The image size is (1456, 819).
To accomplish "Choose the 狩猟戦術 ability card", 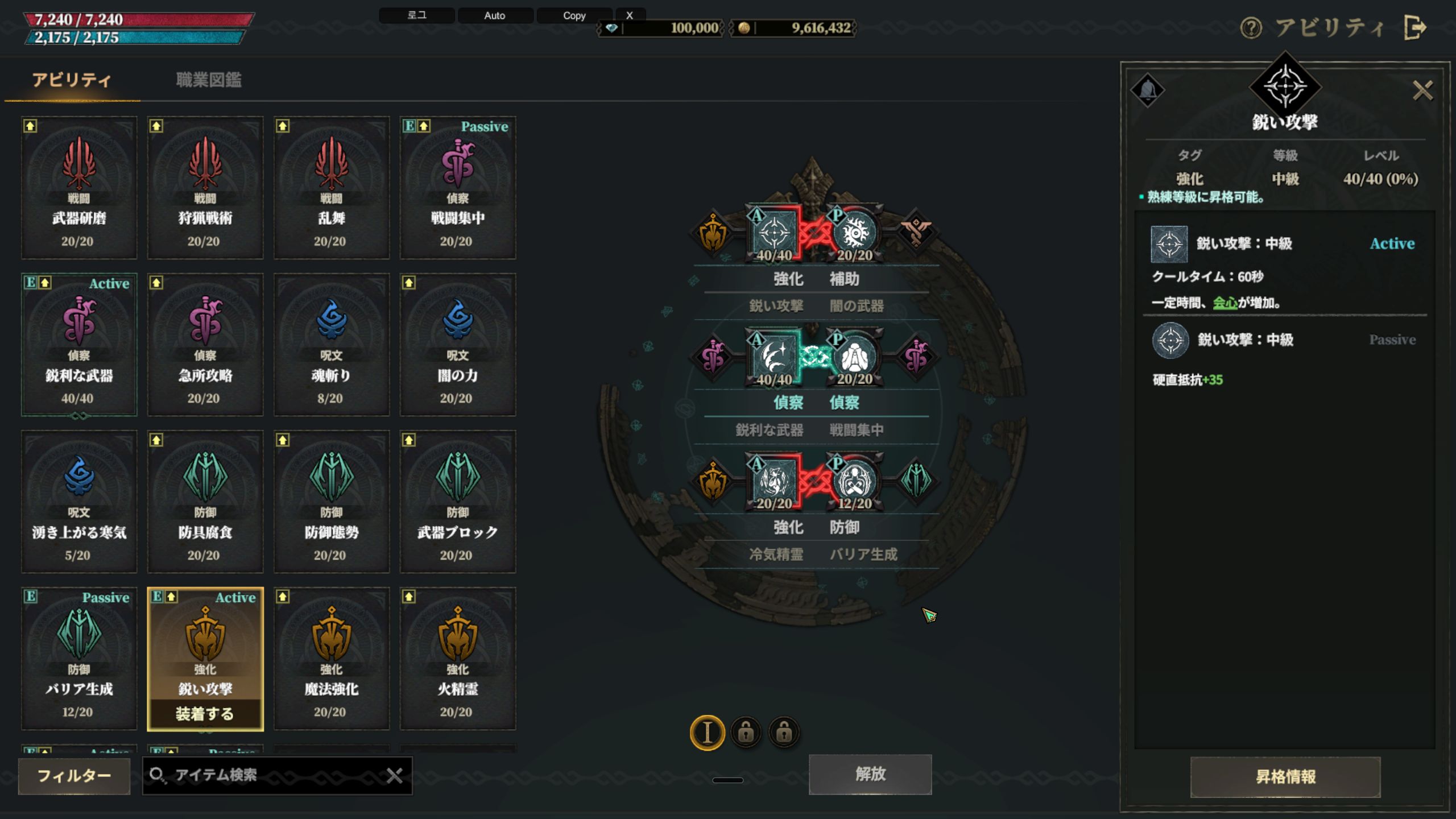I will point(205,188).
